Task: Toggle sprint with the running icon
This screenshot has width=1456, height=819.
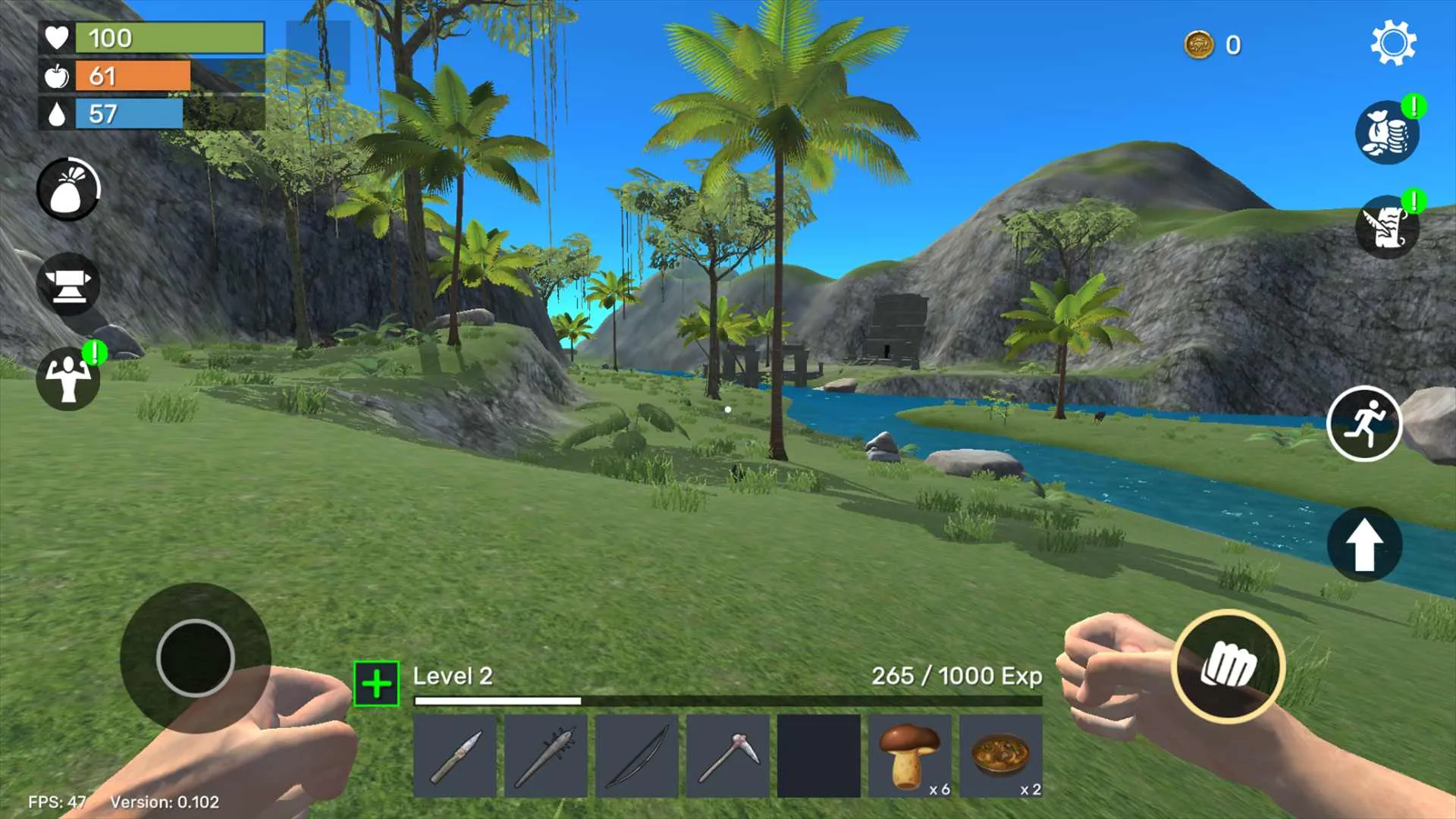Action: (x=1364, y=425)
